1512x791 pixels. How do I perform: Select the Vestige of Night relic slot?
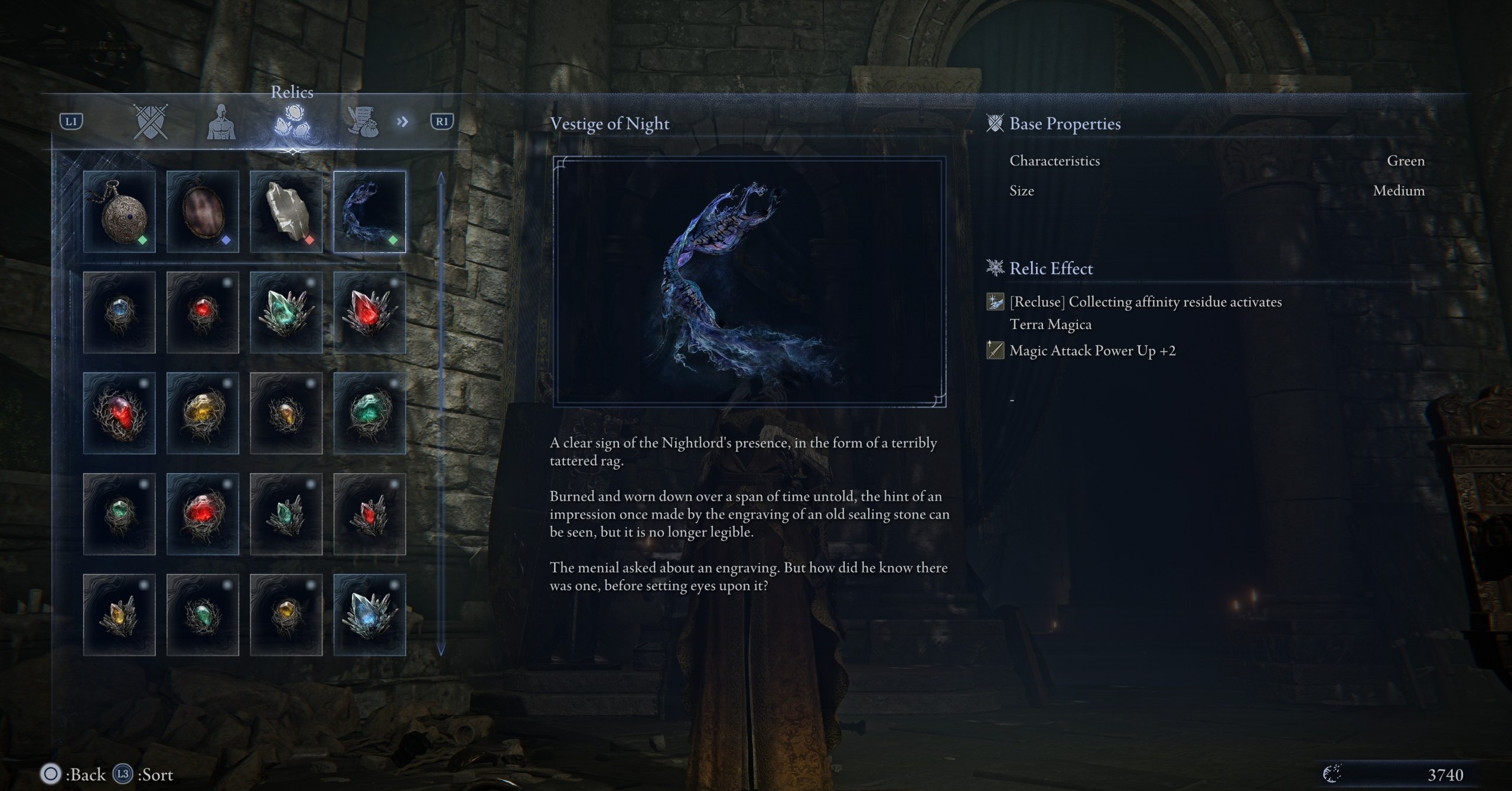pyautogui.click(x=370, y=212)
